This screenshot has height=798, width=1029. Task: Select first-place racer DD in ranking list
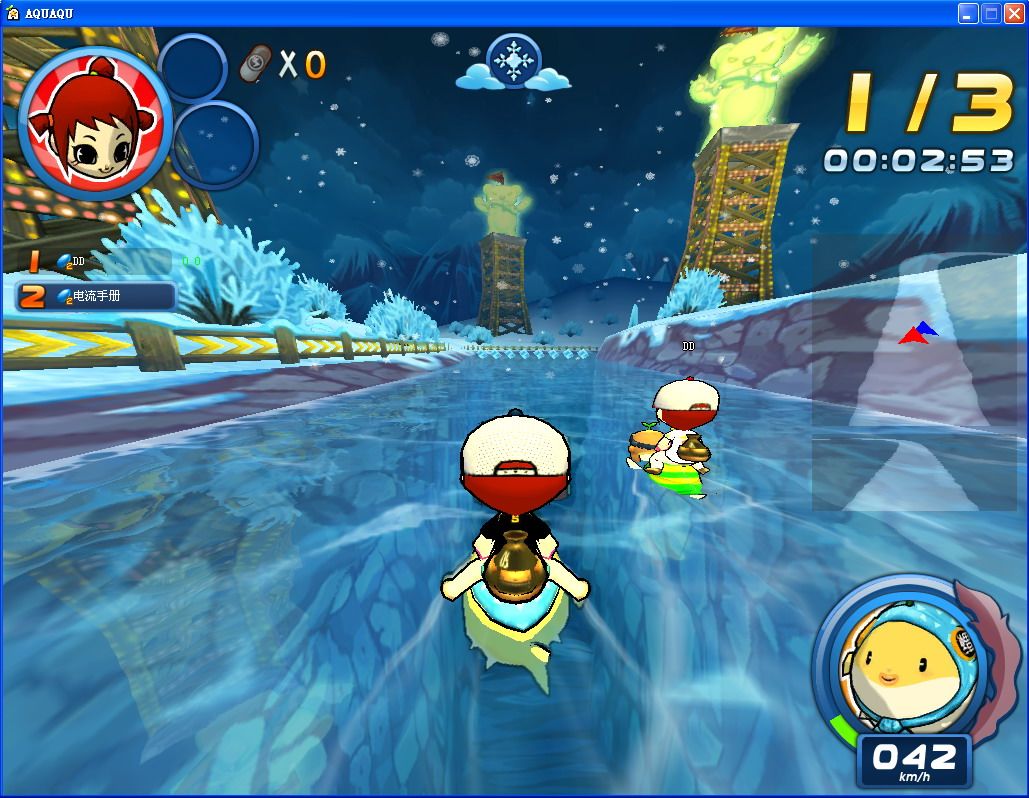[95, 262]
